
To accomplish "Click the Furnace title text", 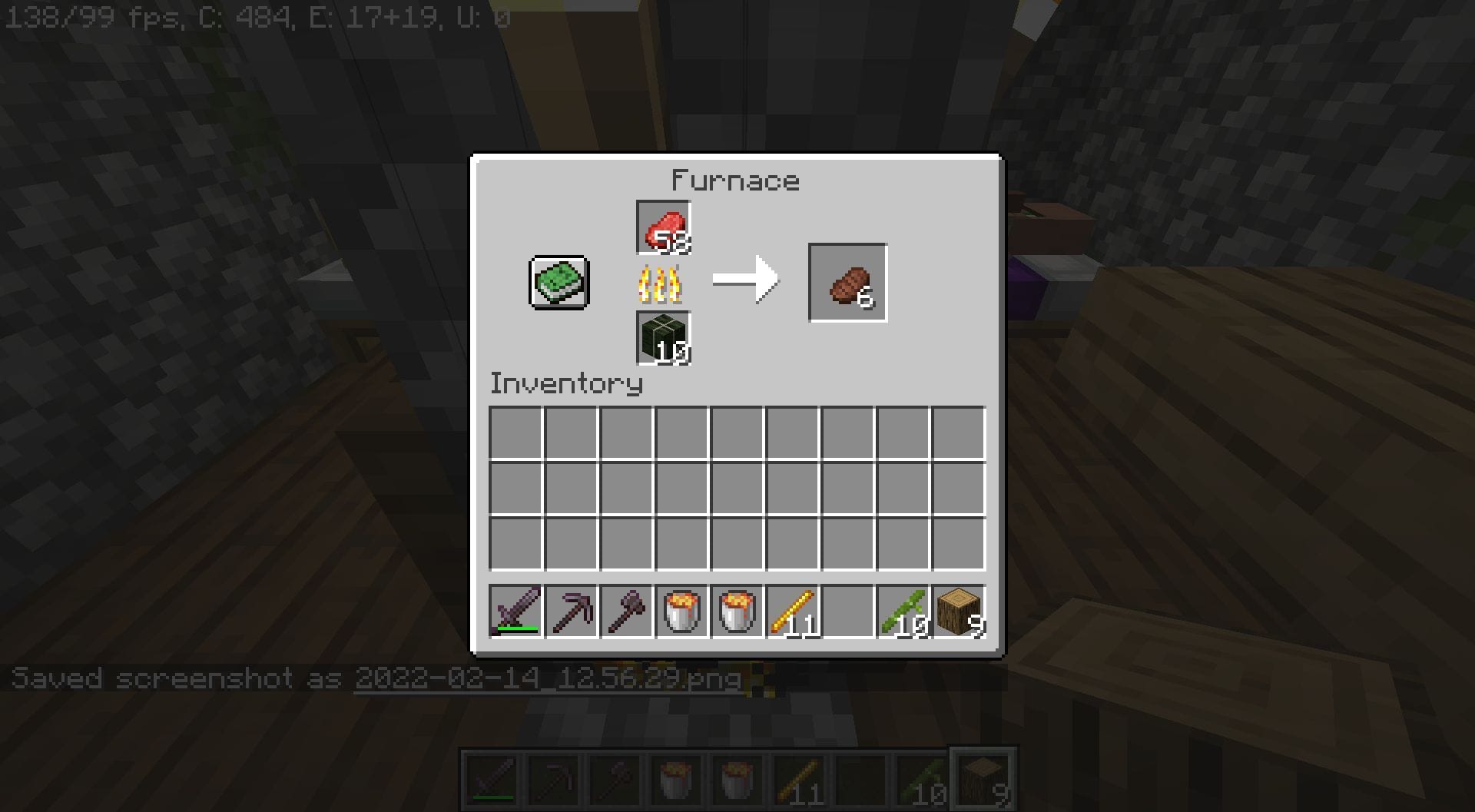I will click(x=735, y=180).
